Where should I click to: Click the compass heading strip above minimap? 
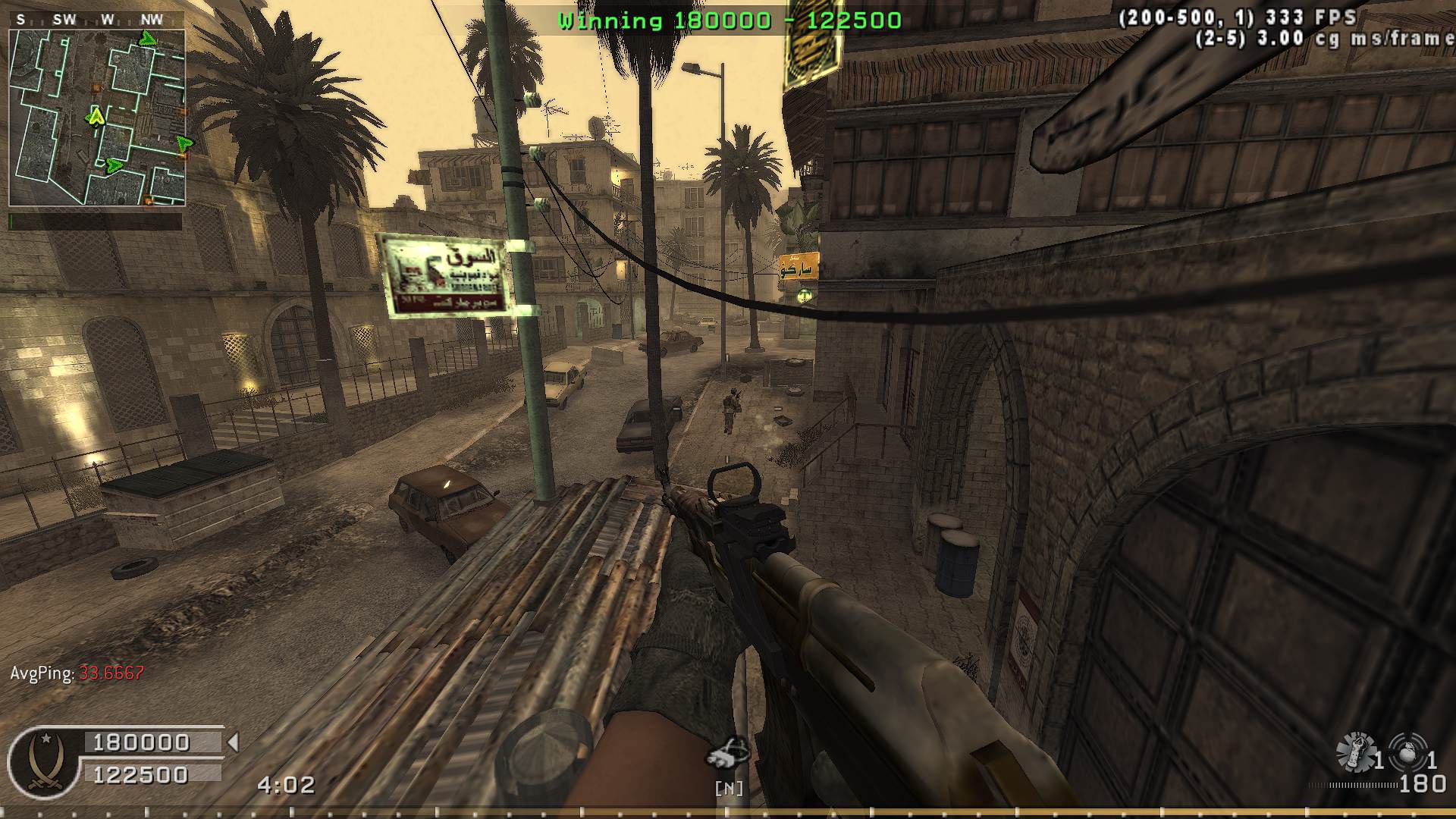(x=97, y=20)
